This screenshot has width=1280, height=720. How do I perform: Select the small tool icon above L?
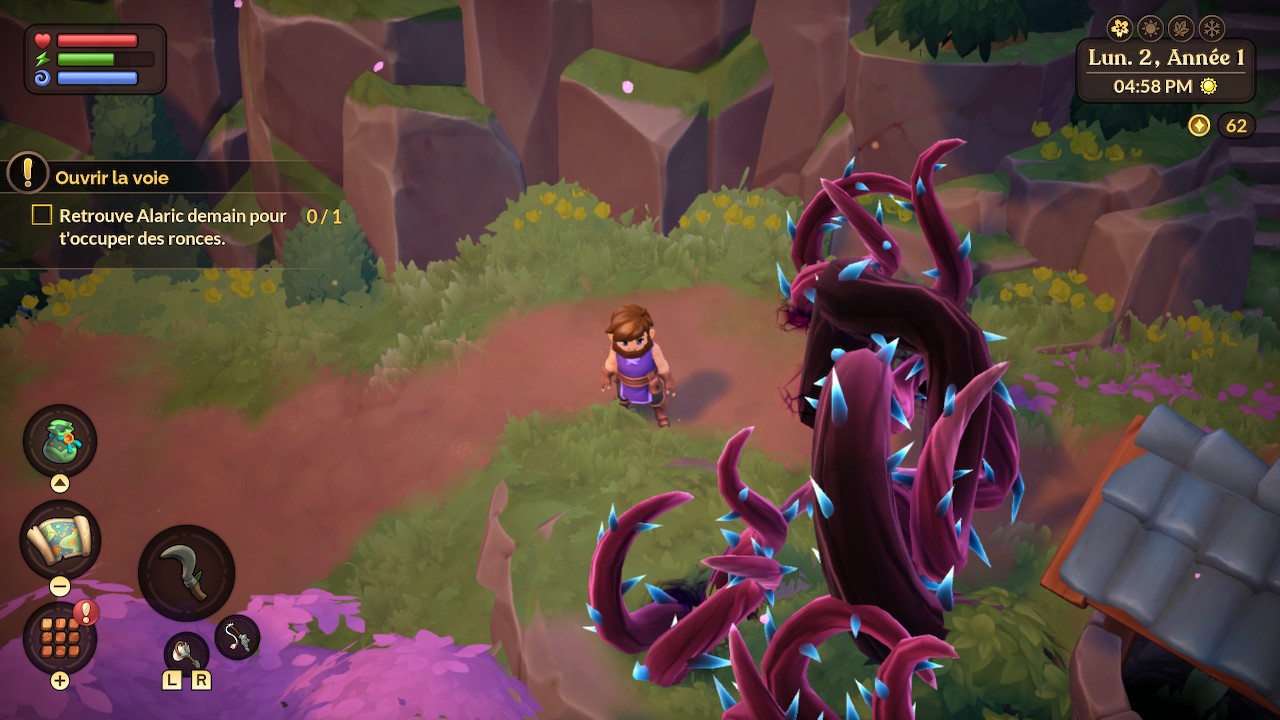point(186,653)
